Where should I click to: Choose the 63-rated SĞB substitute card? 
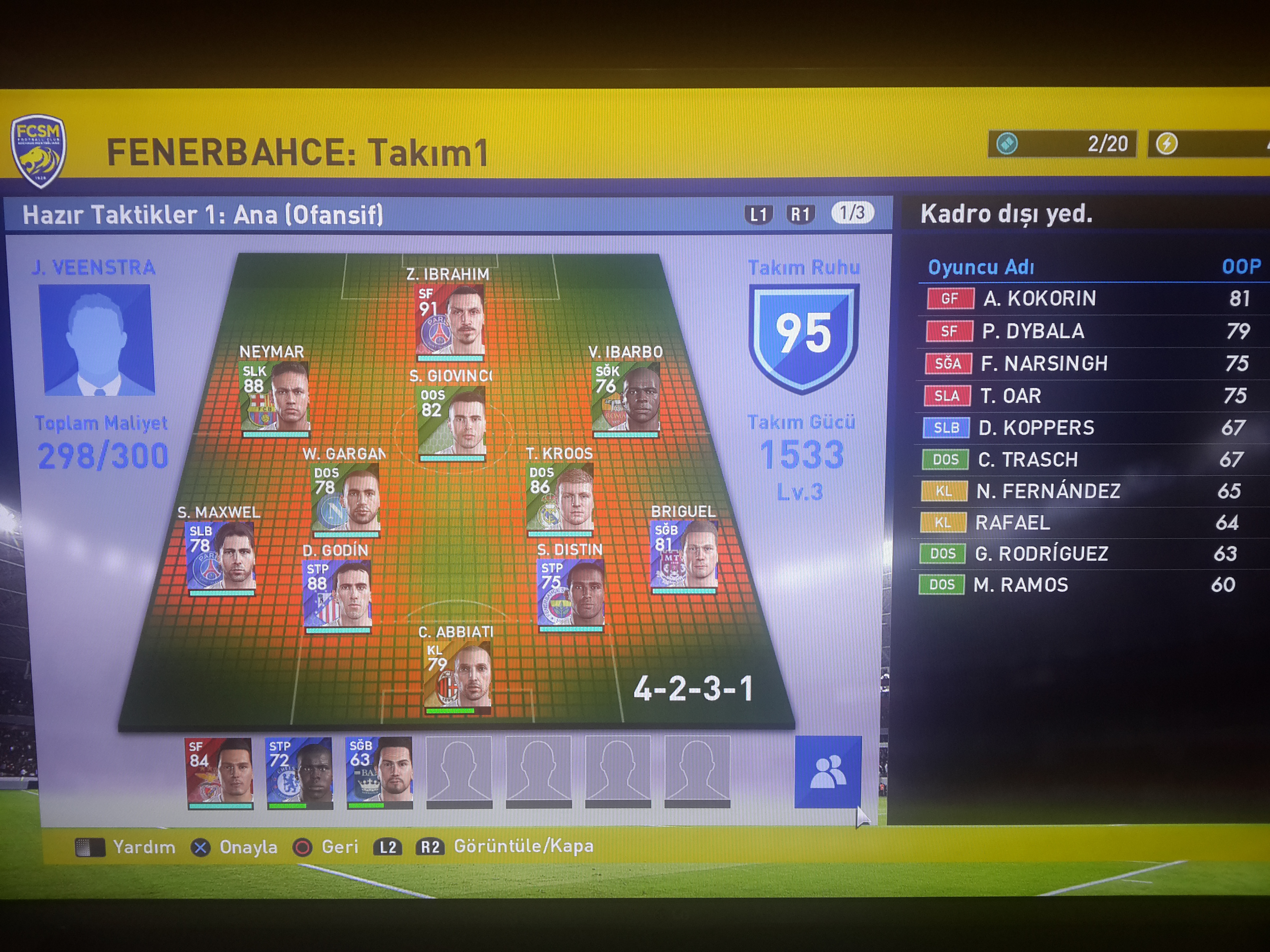[x=380, y=771]
